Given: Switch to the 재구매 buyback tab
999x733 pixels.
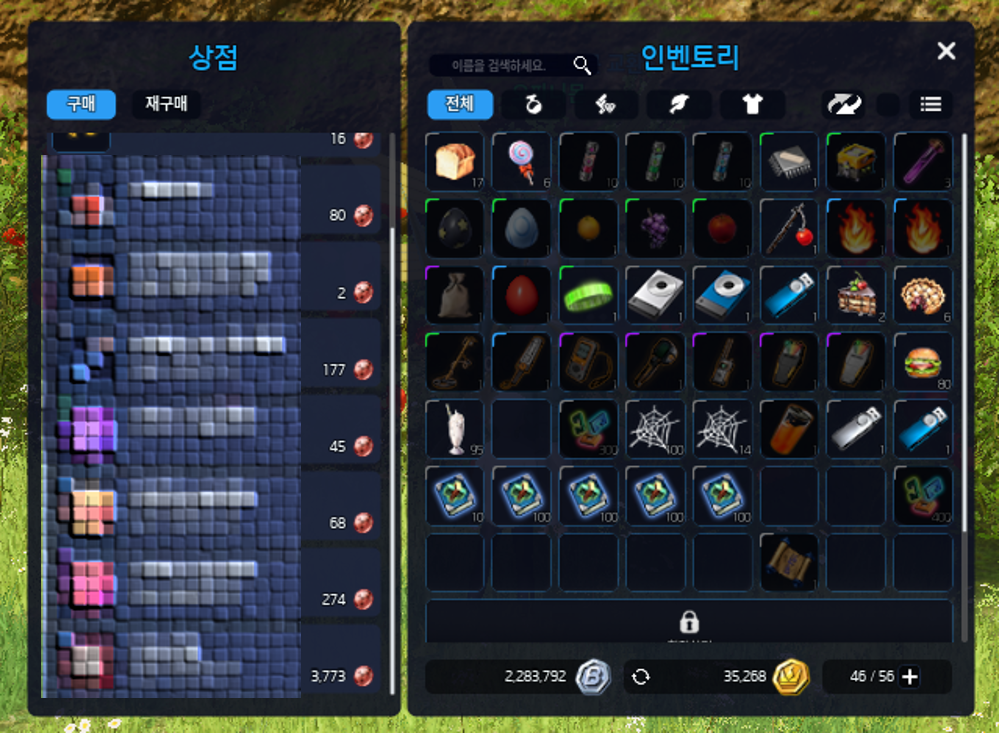Looking at the screenshot, I should pos(166,104).
